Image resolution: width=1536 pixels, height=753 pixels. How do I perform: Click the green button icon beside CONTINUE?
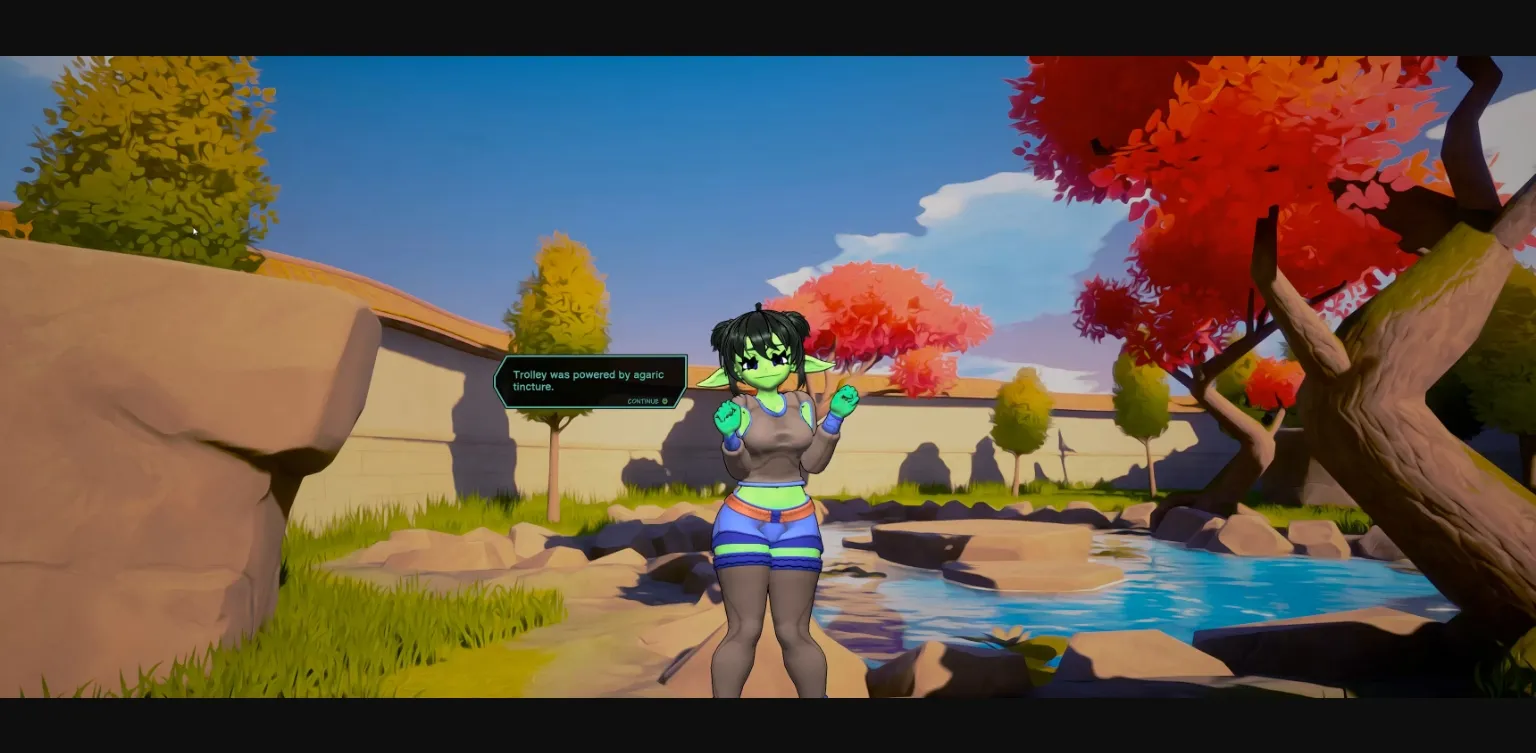click(663, 401)
